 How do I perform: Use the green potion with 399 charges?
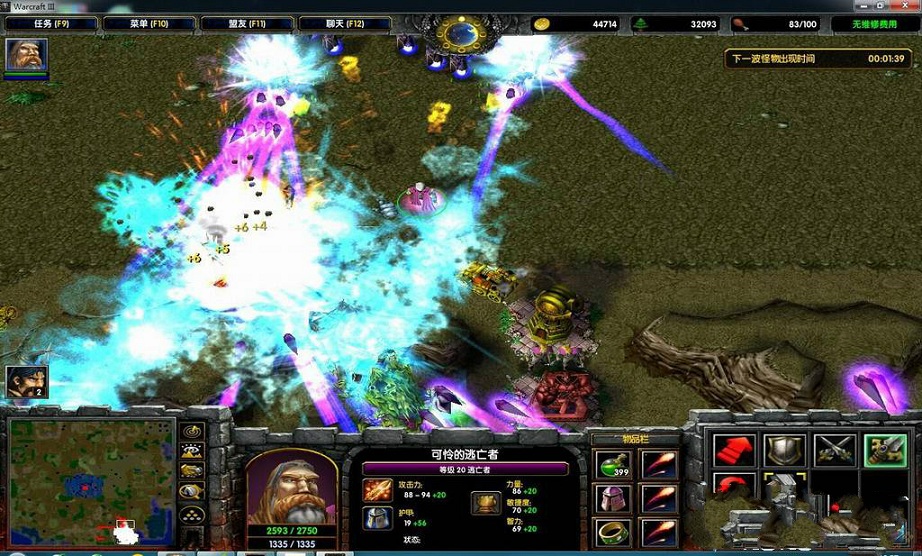pos(613,465)
